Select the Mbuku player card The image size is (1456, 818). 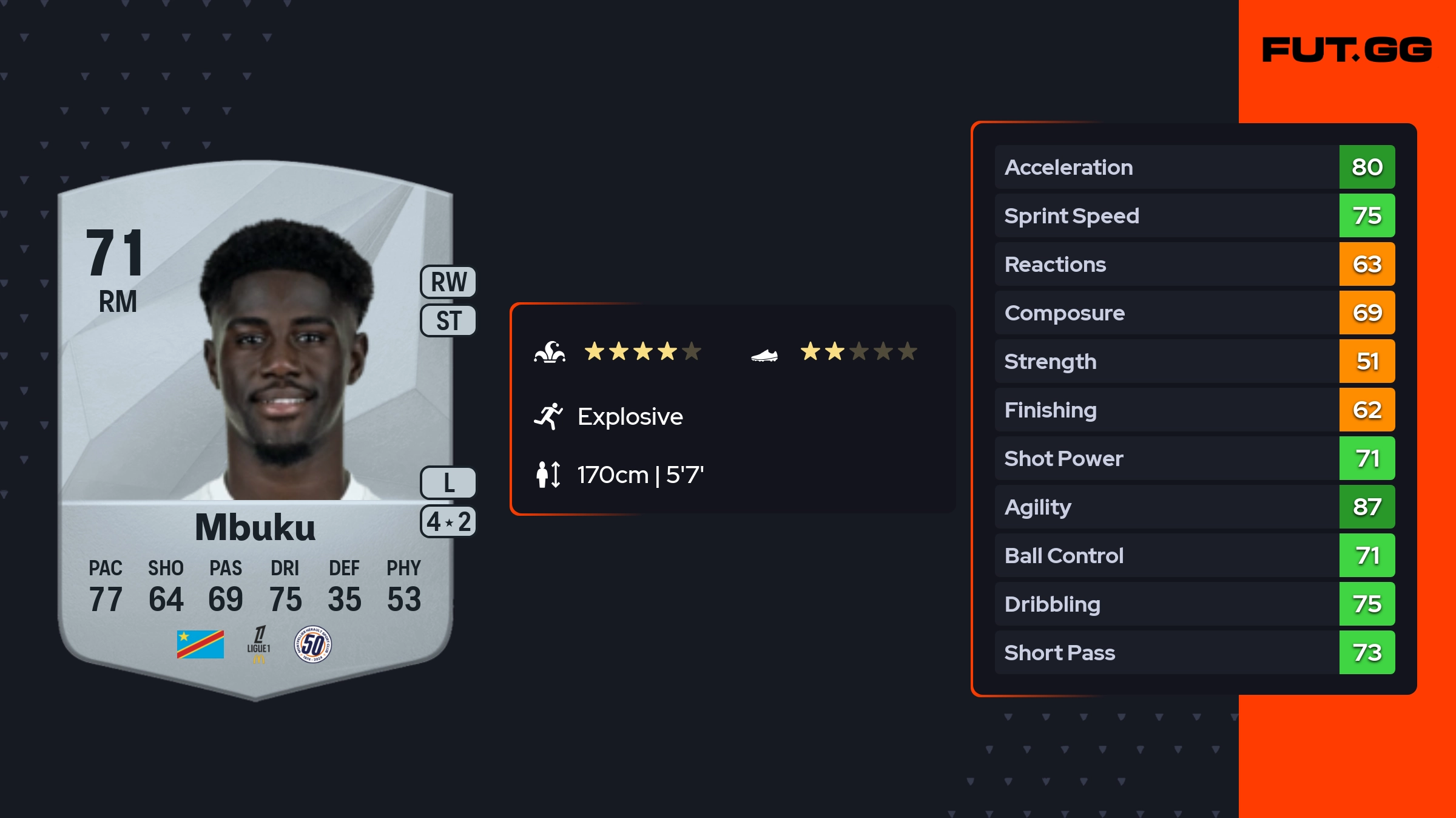click(x=255, y=425)
